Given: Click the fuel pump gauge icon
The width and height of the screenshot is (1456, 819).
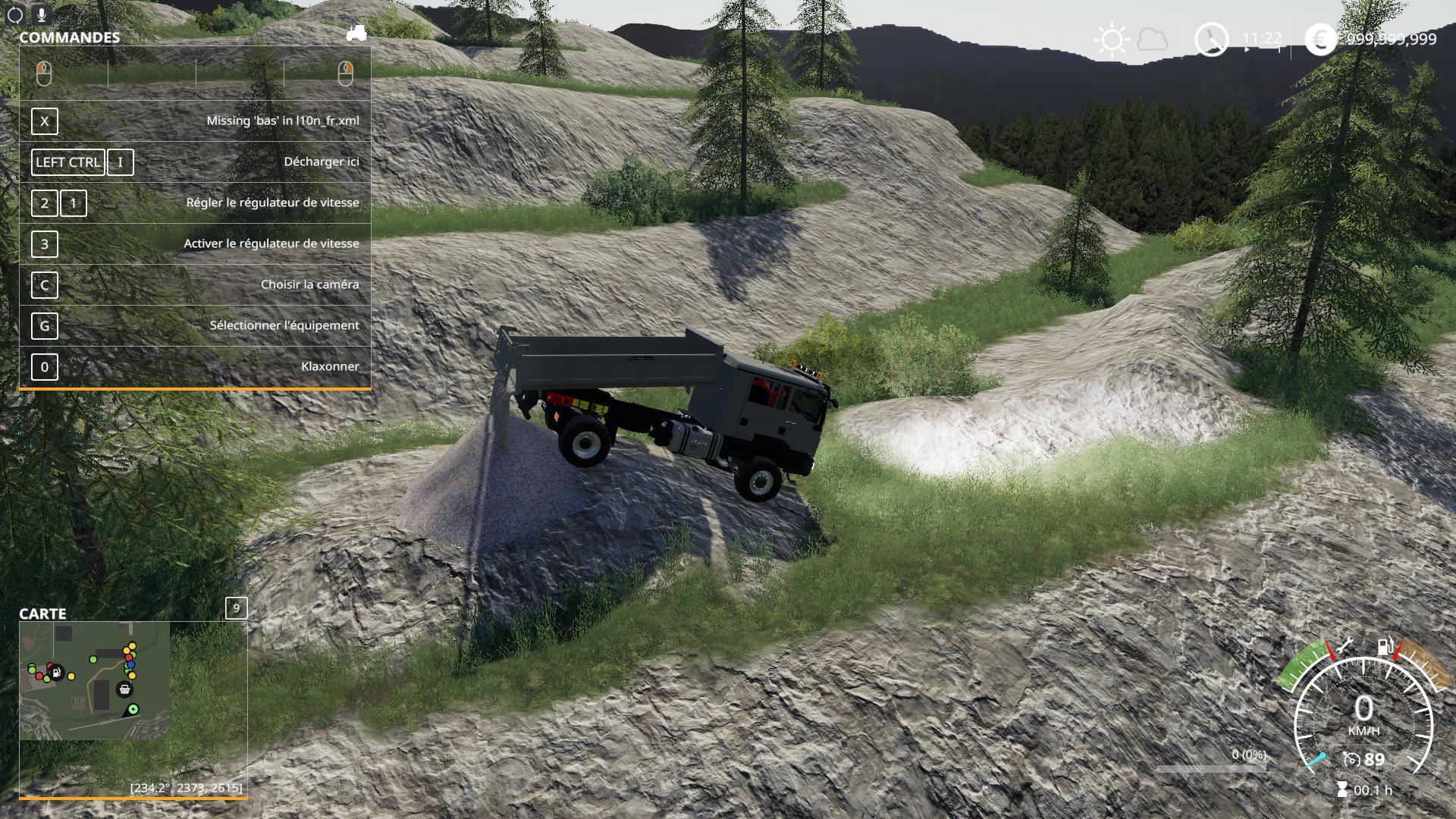Looking at the screenshot, I should tap(1385, 647).
